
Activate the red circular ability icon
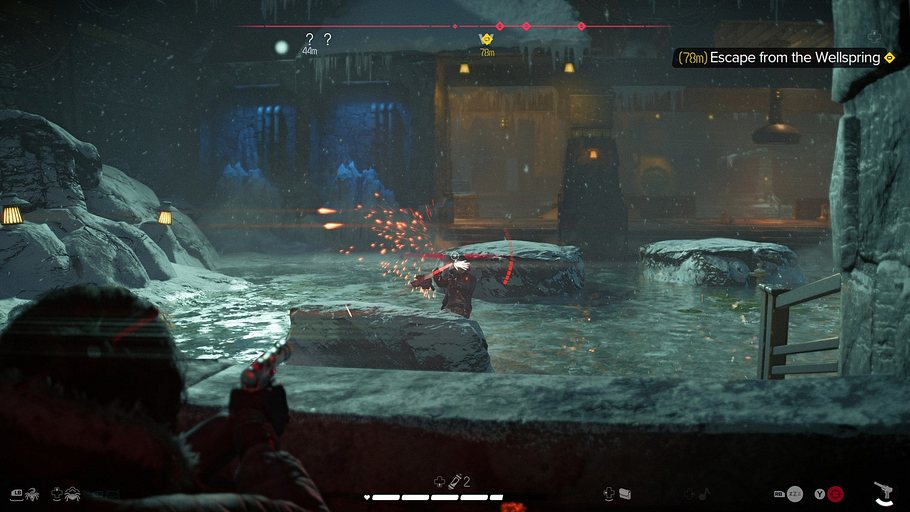click(x=835, y=493)
